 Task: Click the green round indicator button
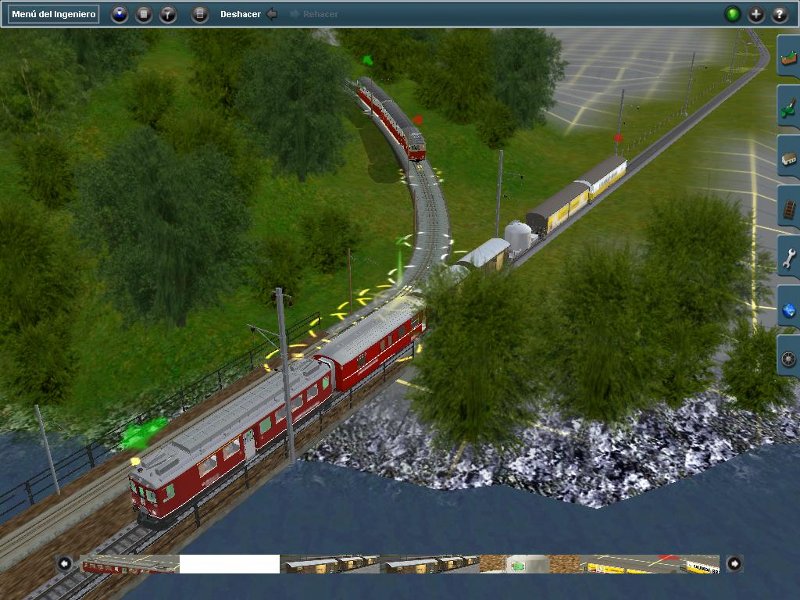coord(733,15)
